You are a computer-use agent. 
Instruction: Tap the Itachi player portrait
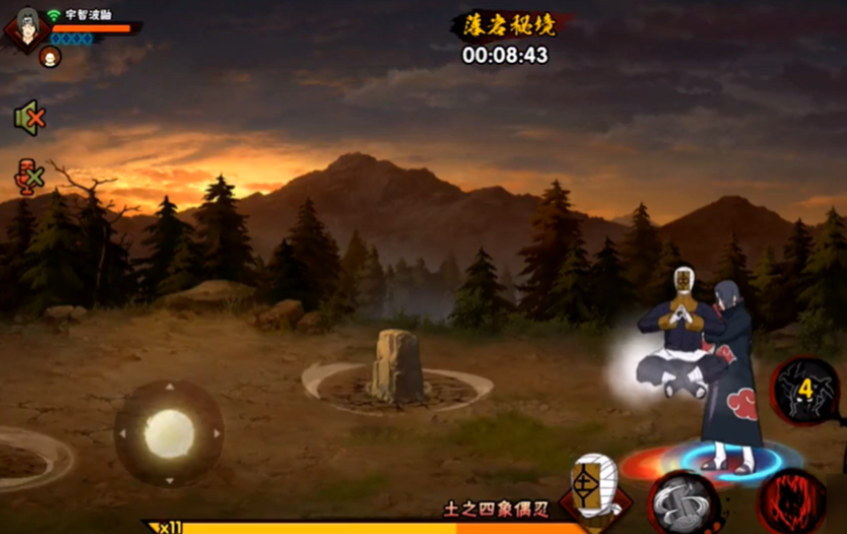26,30
